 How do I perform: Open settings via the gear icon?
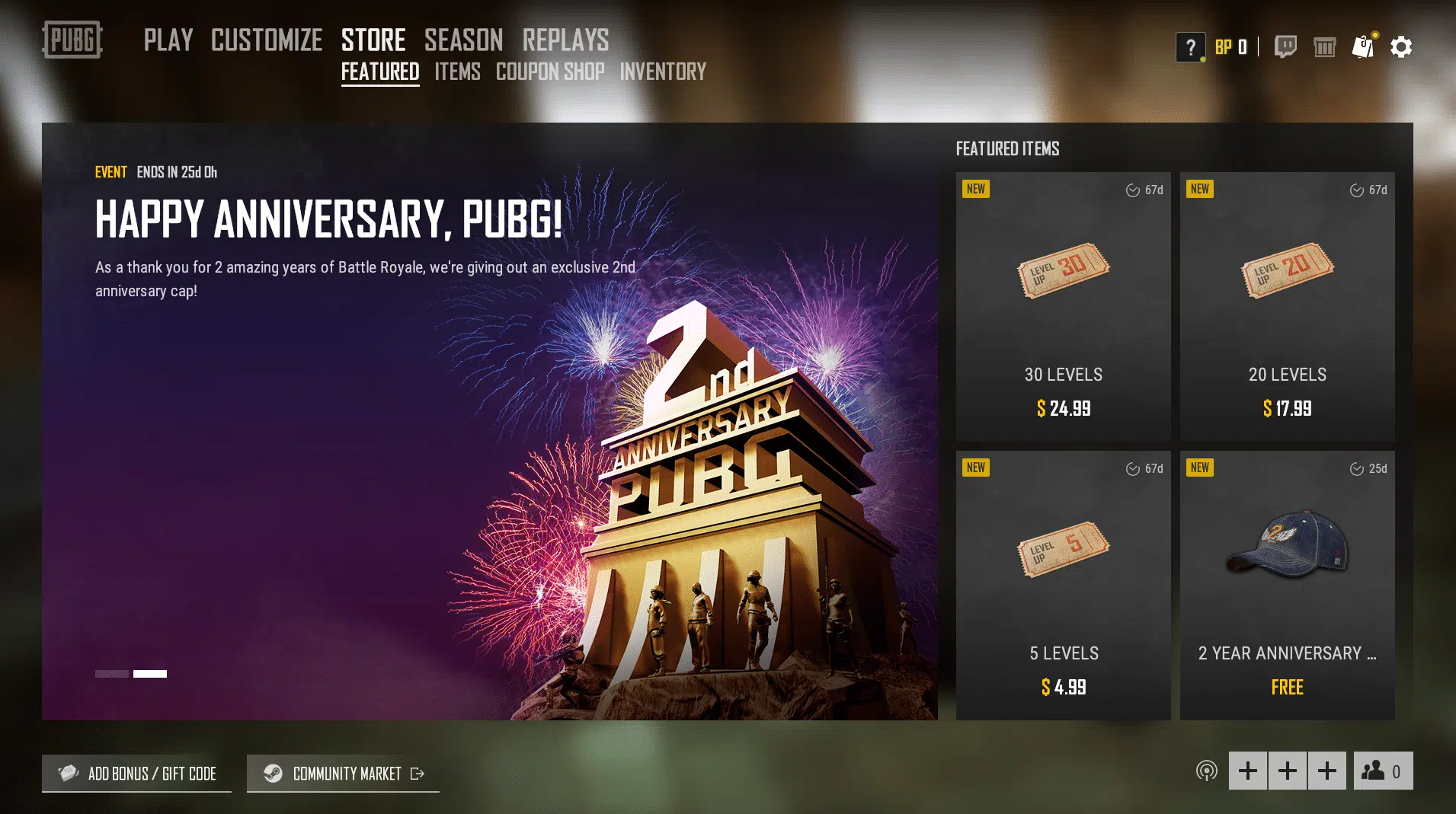pyautogui.click(x=1402, y=46)
